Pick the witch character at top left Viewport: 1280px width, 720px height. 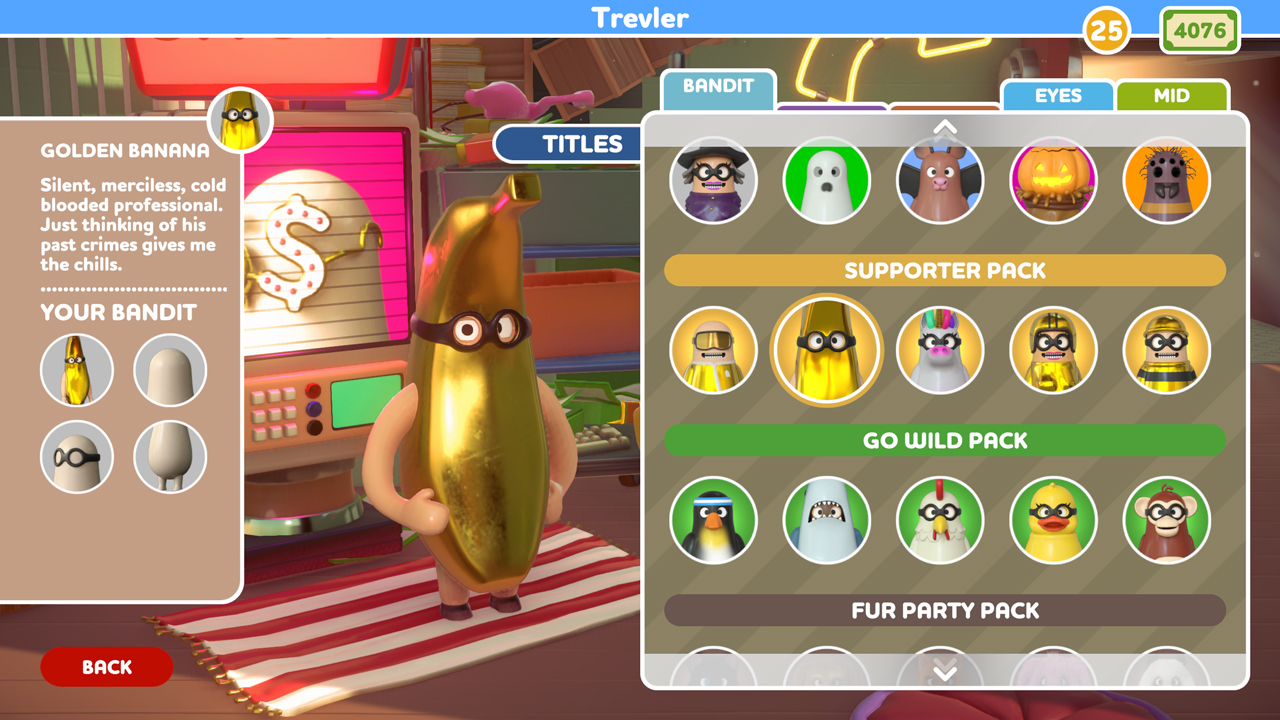point(714,180)
